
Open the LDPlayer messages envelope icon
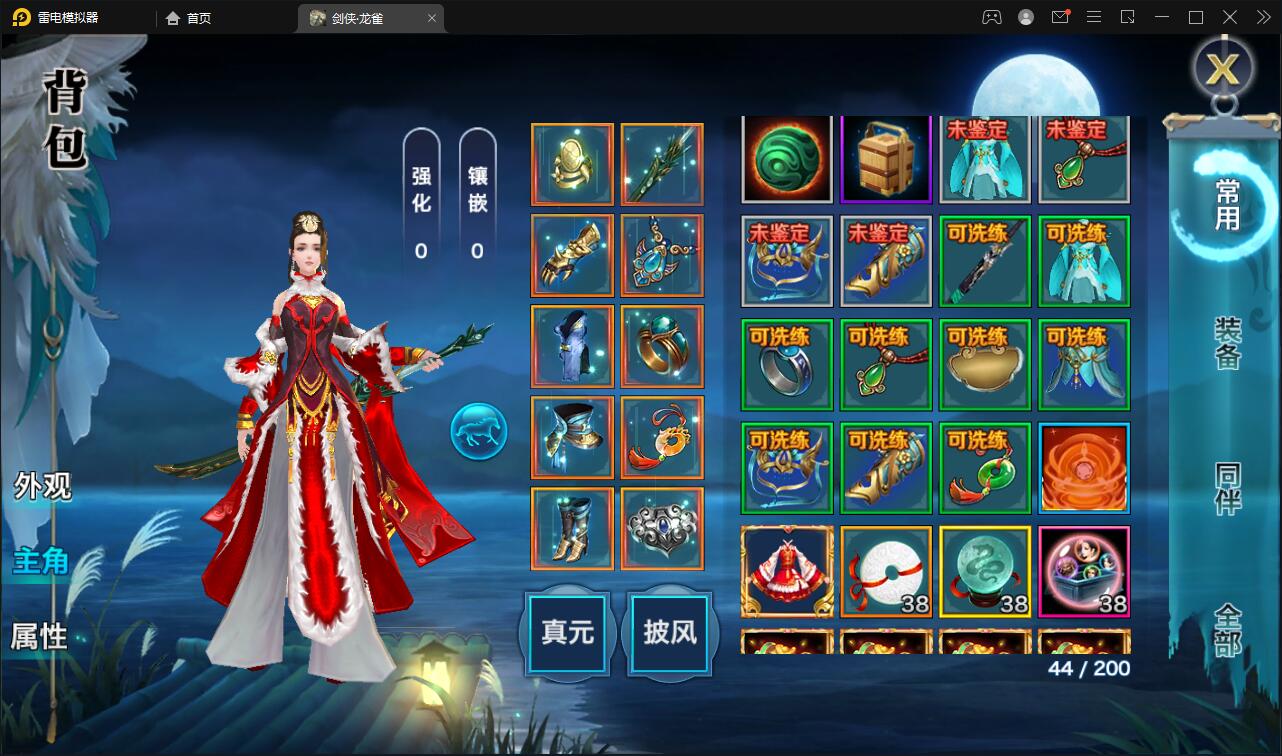[x=1060, y=17]
